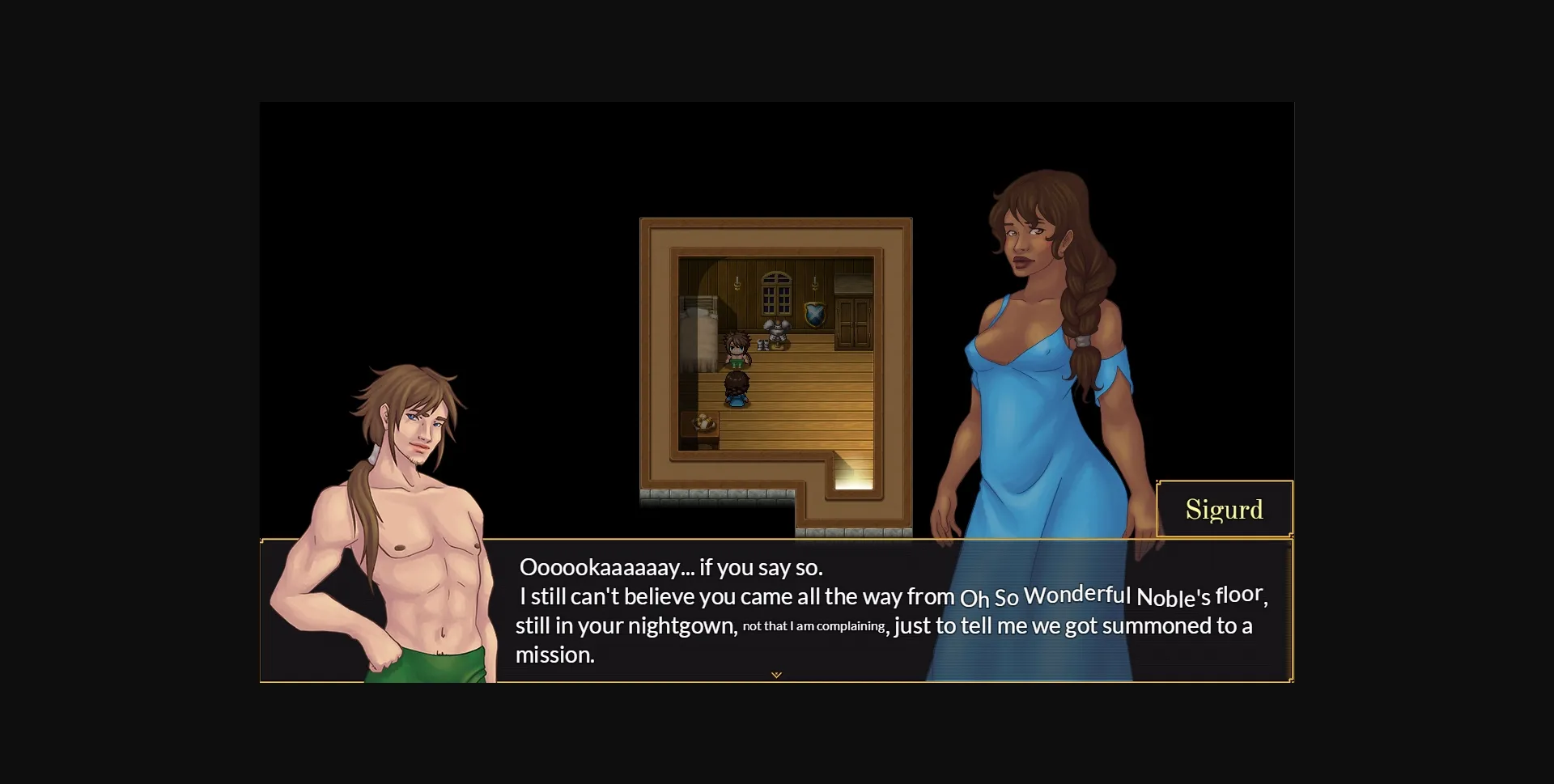Image resolution: width=1554 pixels, height=784 pixels.
Task: Click the 'not that I am complaining' text
Action: (813, 625)
